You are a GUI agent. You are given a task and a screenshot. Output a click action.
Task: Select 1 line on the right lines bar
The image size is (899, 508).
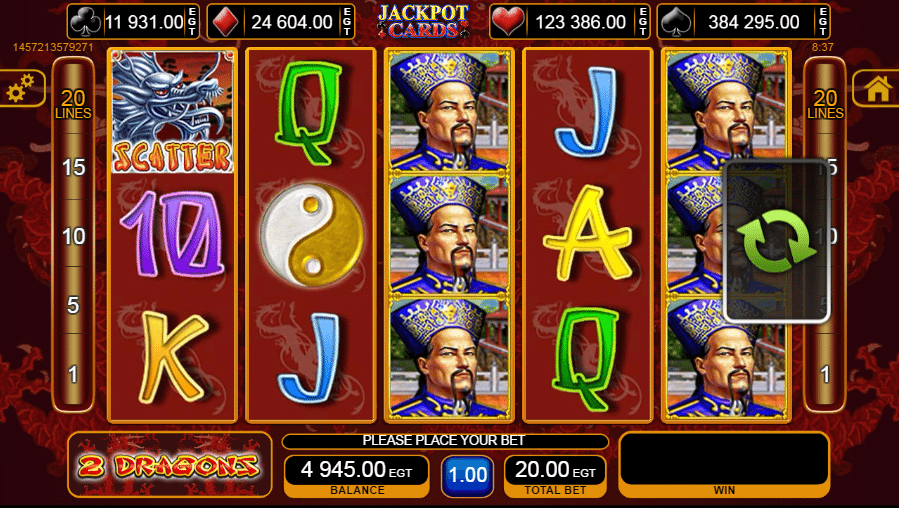825,374
